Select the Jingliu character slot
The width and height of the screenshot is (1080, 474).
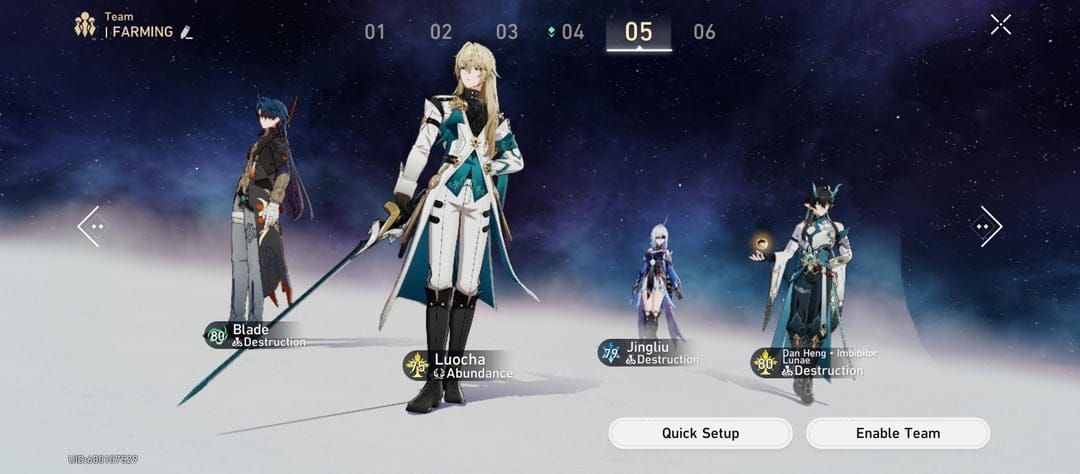coord(655,280)
